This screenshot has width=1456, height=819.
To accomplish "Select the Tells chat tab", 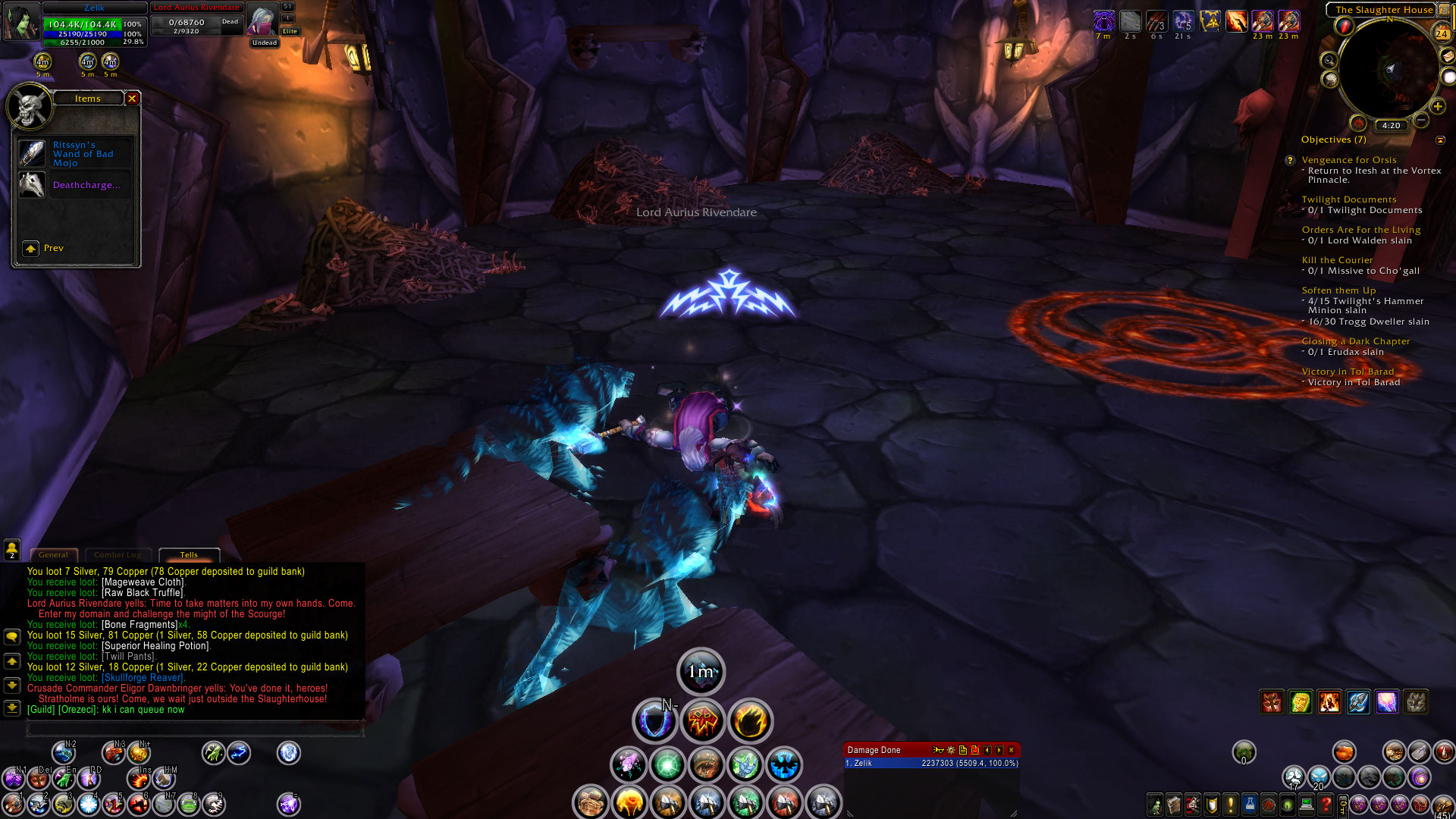I will pos(189,555).
